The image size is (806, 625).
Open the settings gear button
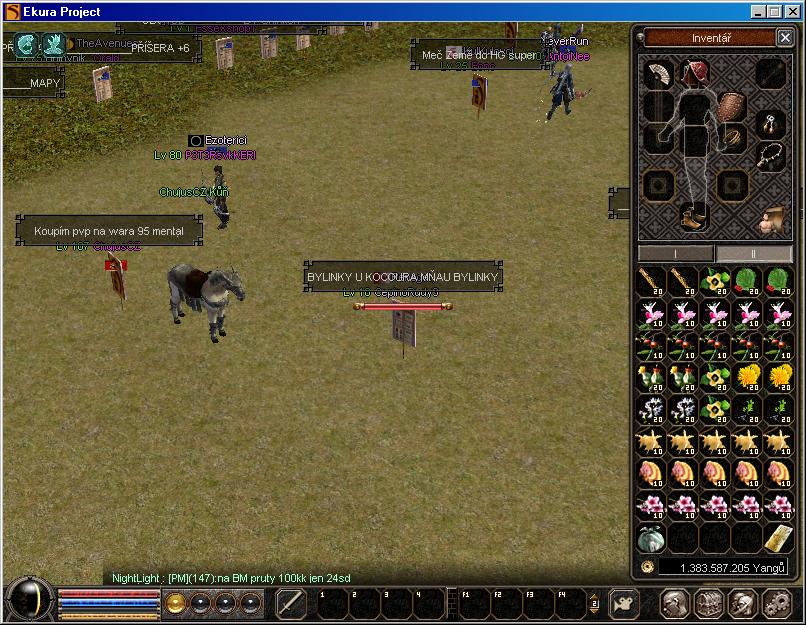pos(777,603)
